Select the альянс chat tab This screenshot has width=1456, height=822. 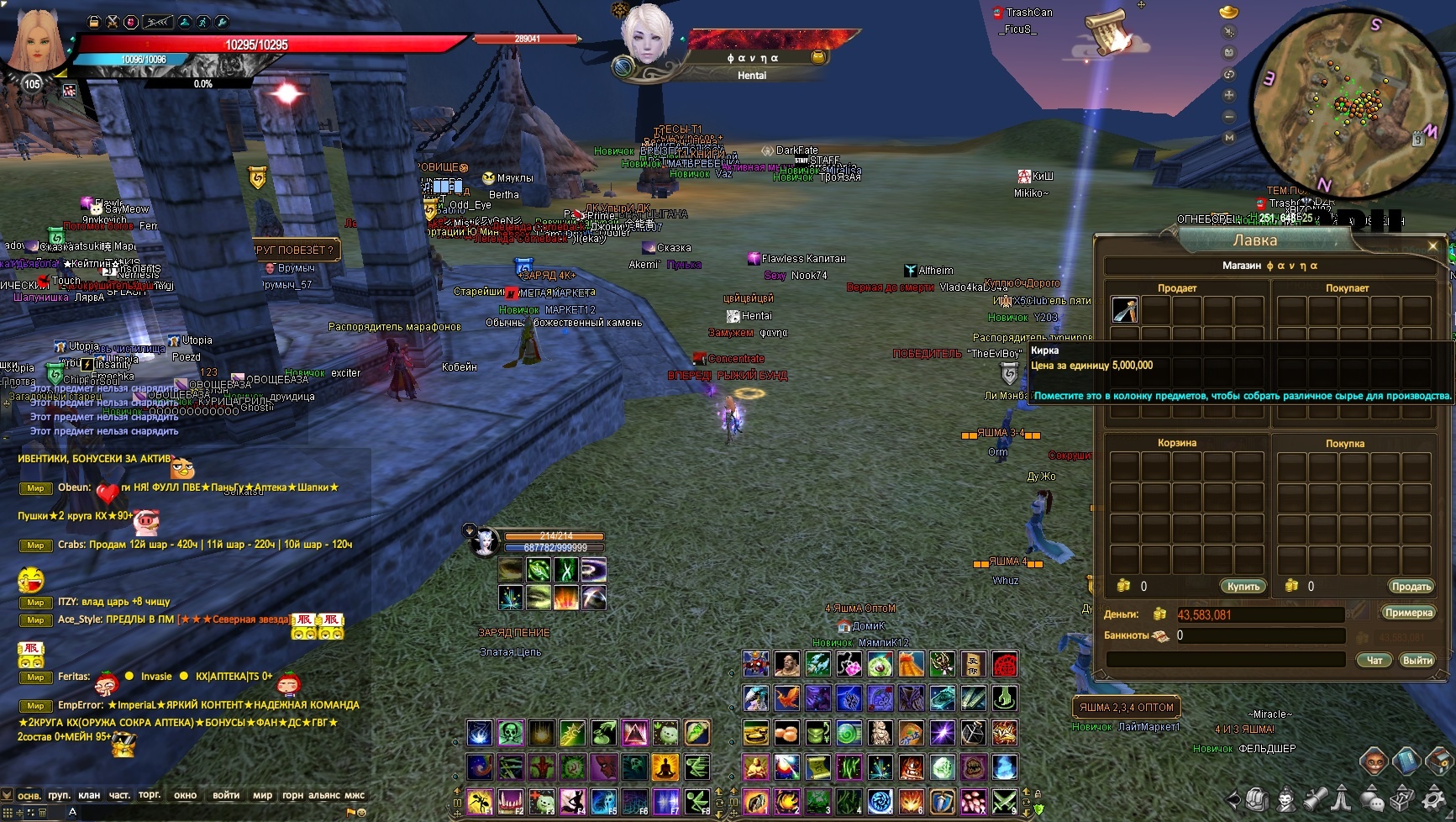point(323,795)
